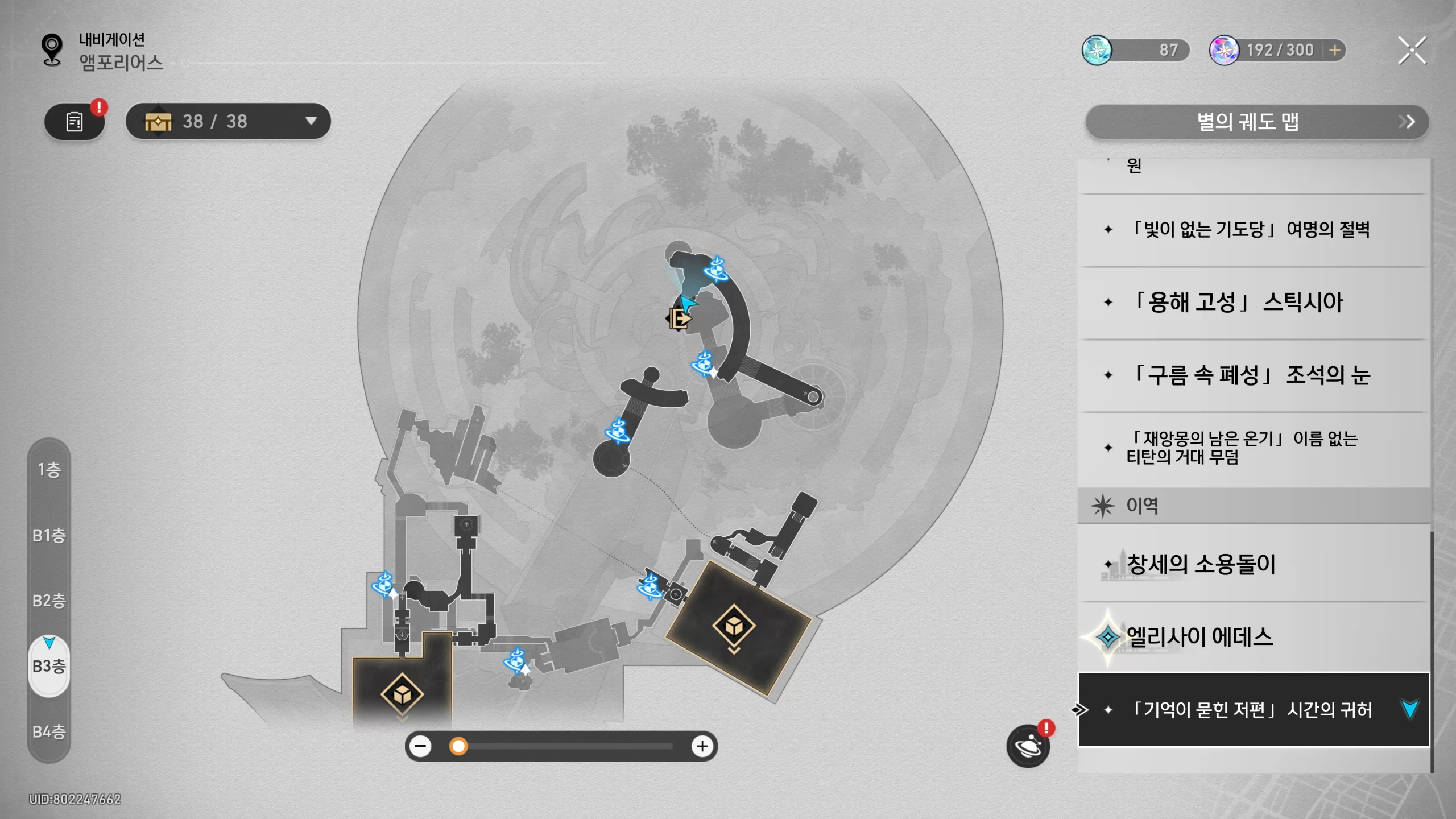Switch to floor B1층
Screen dimensions: 1456x819
tap(49, 535)
